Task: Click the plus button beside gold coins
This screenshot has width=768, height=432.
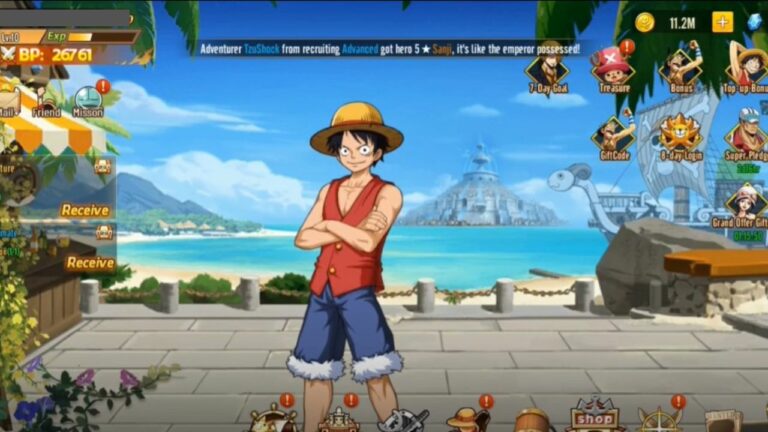Action: tap(722, 22)
